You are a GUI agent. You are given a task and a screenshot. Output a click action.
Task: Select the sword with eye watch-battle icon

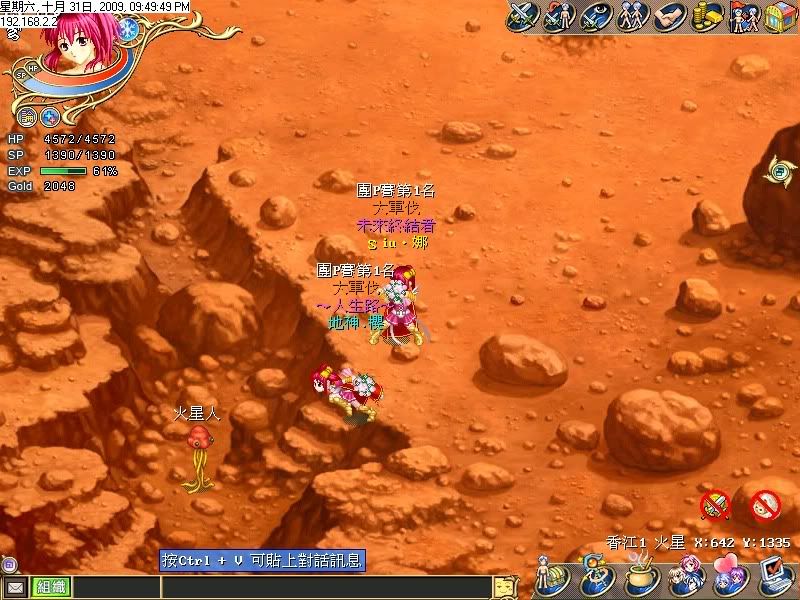(x=594, y=17)
